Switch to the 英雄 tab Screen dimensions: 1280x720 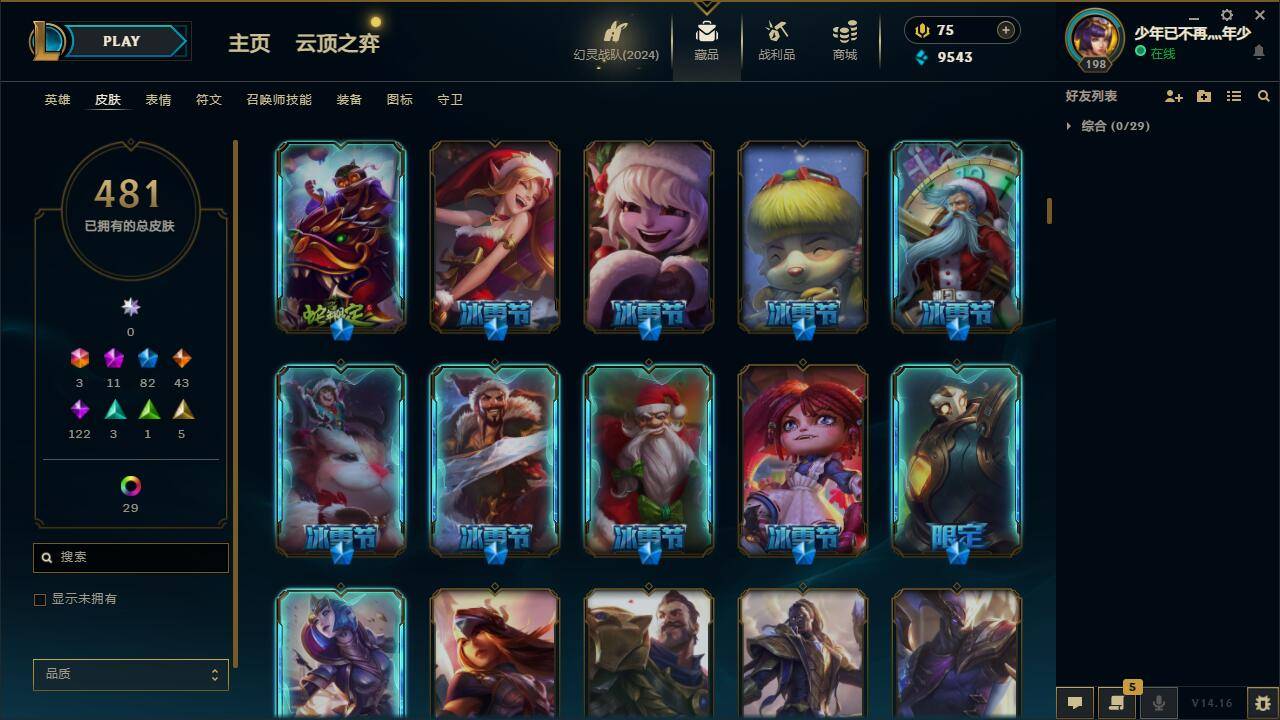(x=56, y=99)
